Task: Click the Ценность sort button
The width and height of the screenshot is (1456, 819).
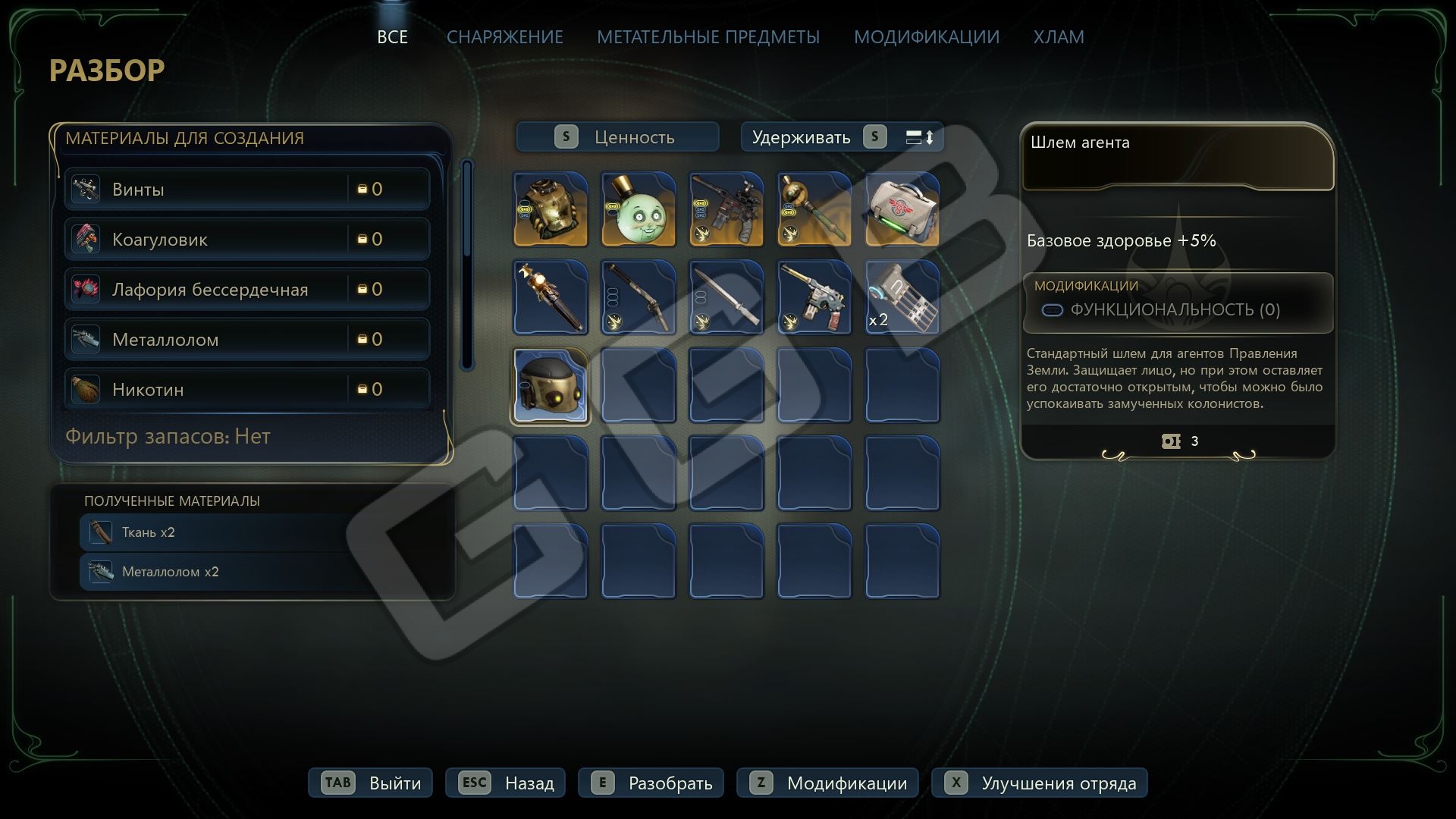Action: pos(617,137)
